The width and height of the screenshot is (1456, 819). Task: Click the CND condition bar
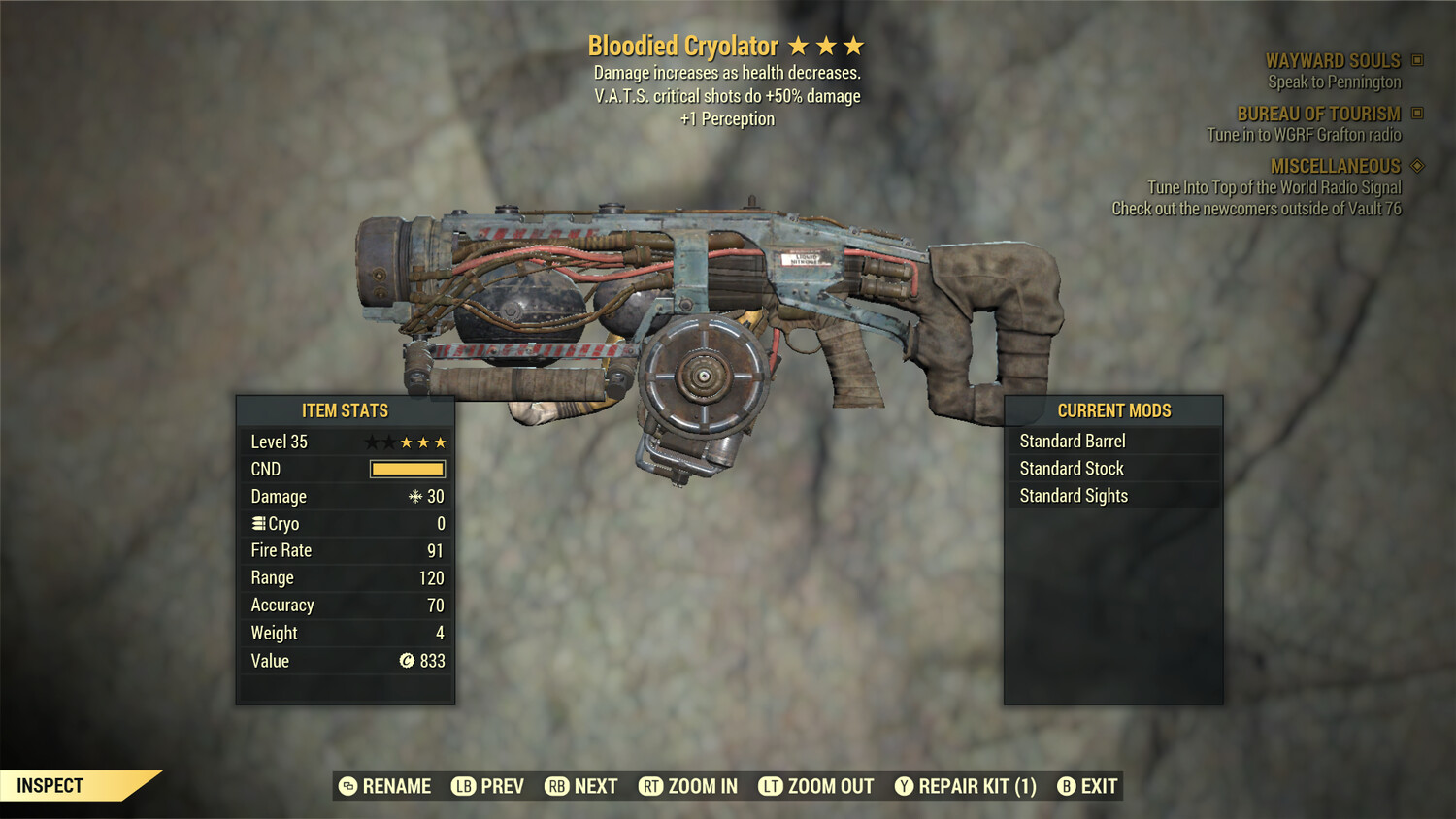point(406,469)
